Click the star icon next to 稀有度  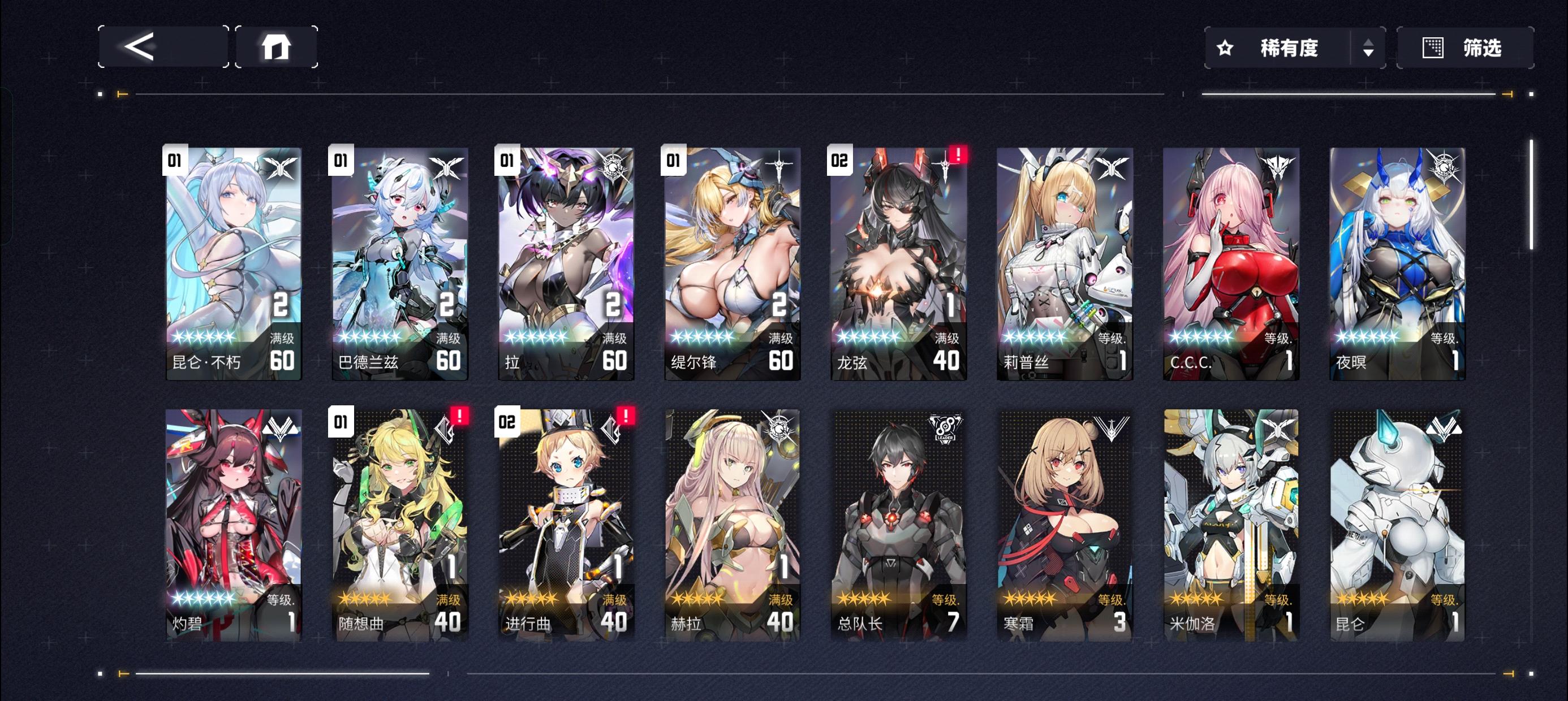click(x=1225, y=47)
